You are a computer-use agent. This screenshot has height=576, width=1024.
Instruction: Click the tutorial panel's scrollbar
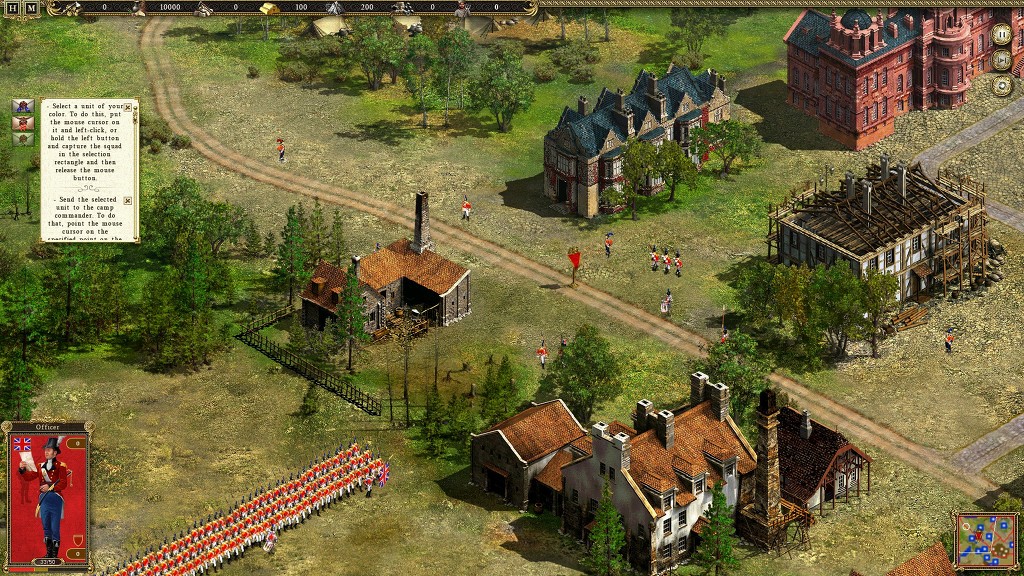(x=137, y=170)
